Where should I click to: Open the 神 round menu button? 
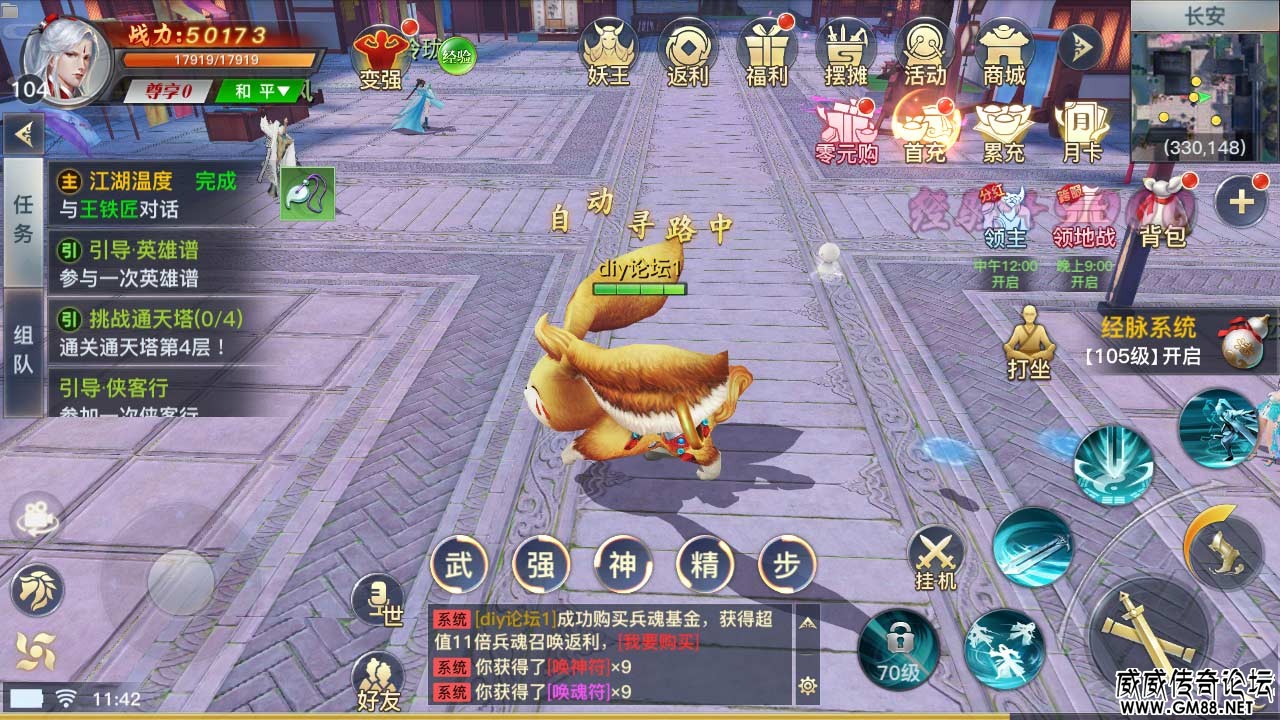[623, 566]
